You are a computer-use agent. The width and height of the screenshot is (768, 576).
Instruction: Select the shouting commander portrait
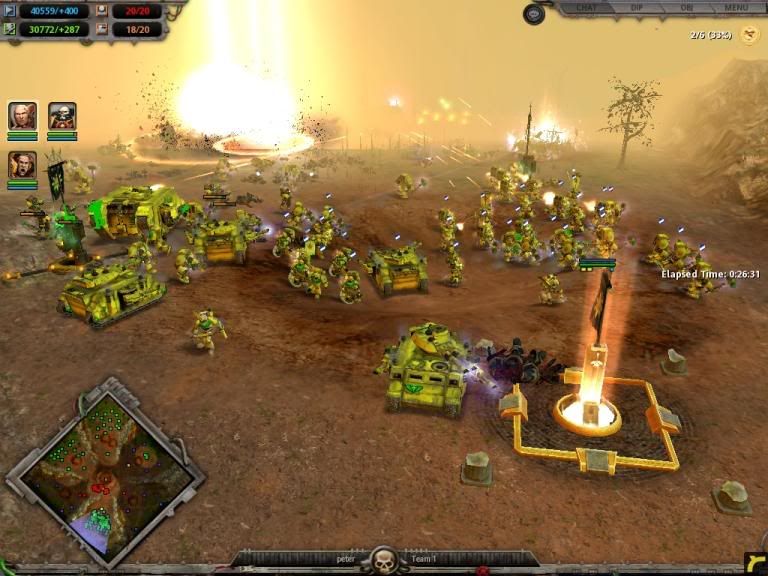click(x=22, y=164)
